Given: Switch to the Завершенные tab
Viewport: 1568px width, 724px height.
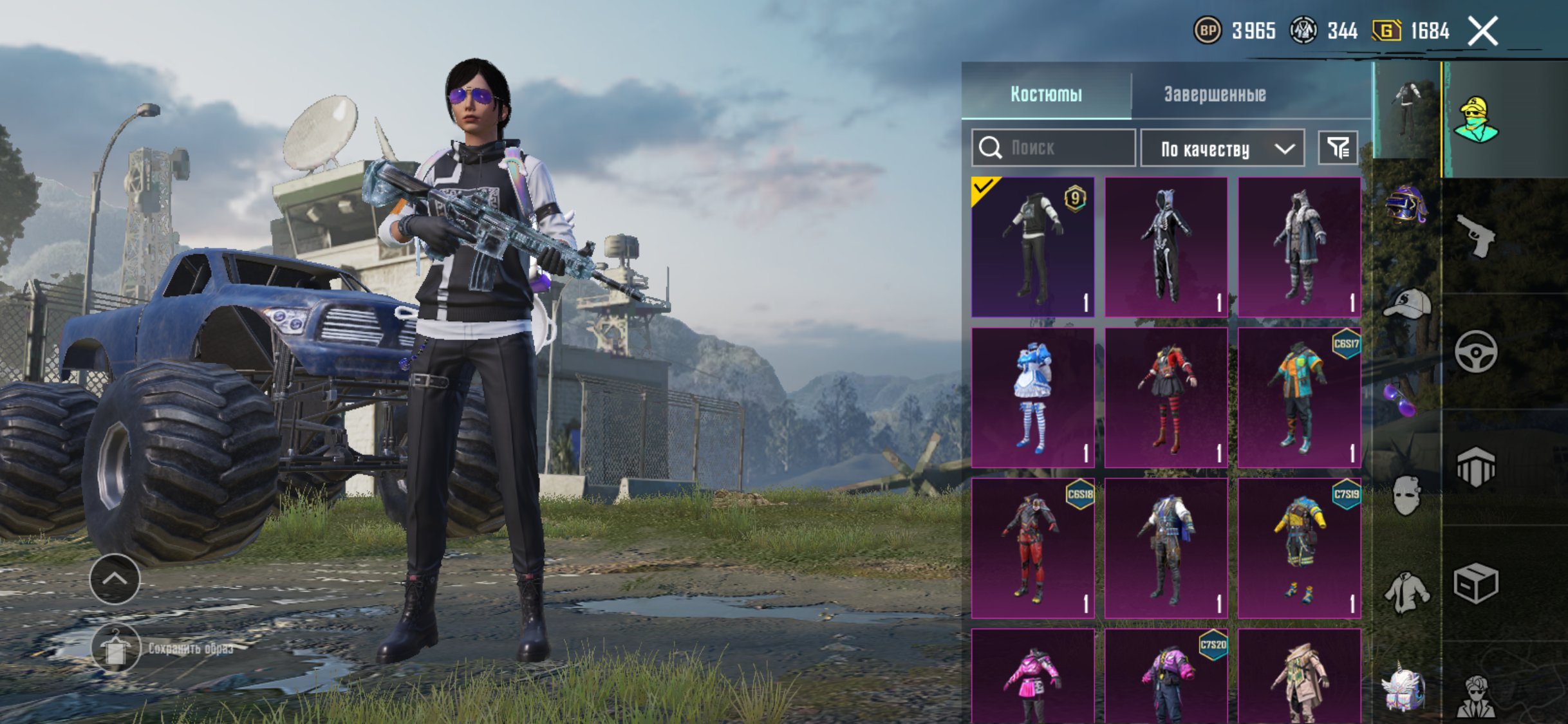Looking at the screenshot, I should 1215,94.
